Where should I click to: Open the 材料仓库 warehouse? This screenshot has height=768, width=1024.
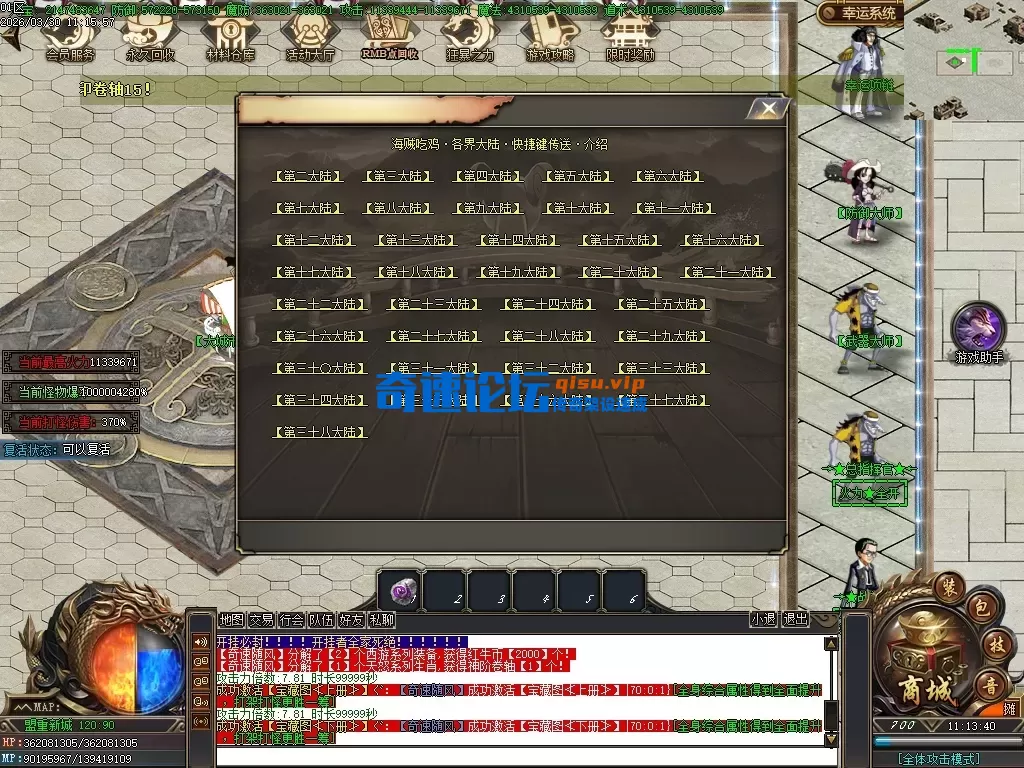click(x=230, y=41)
